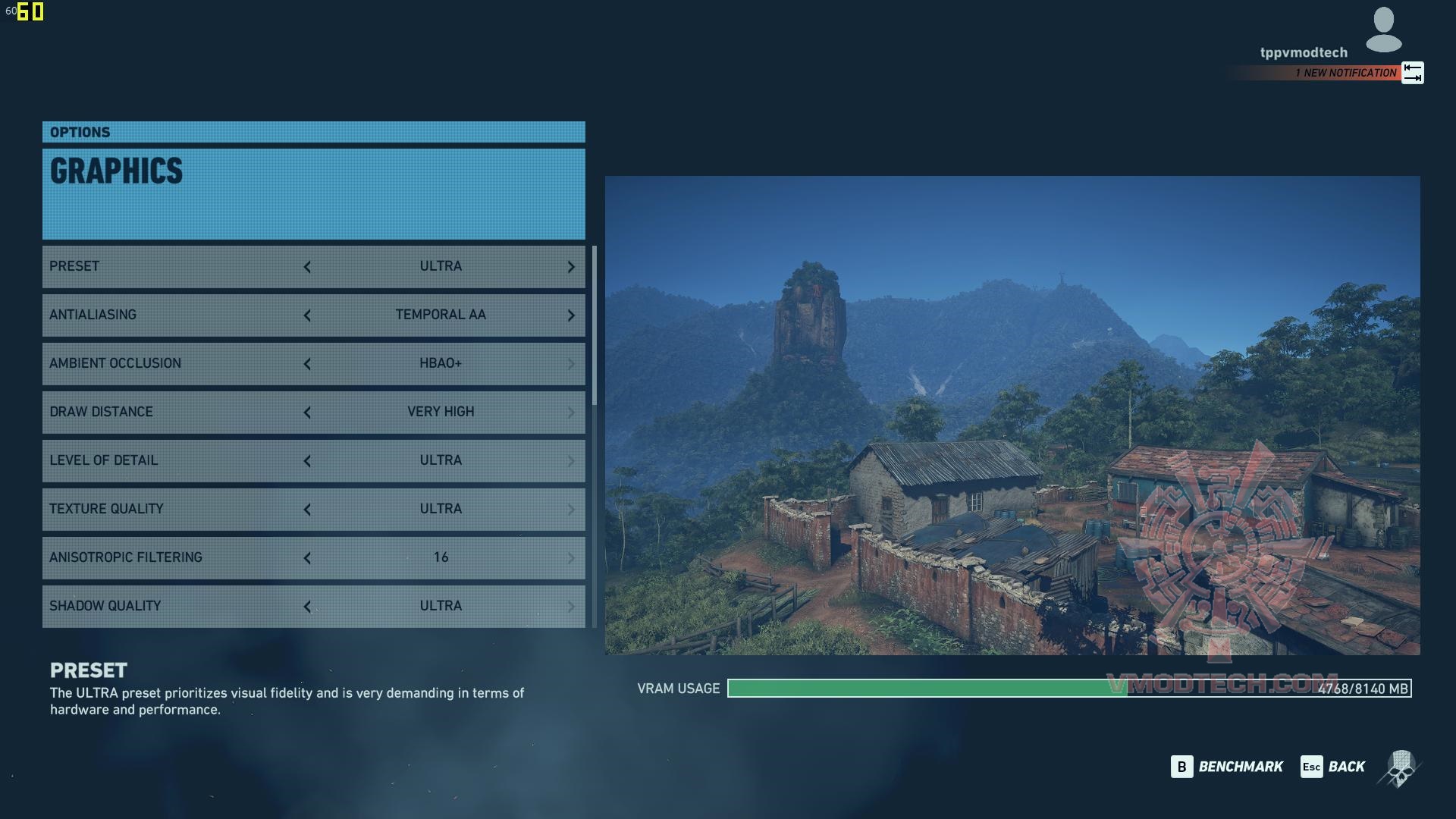
Task: Click the right arrow for Preset
Action: click(571, 267)
